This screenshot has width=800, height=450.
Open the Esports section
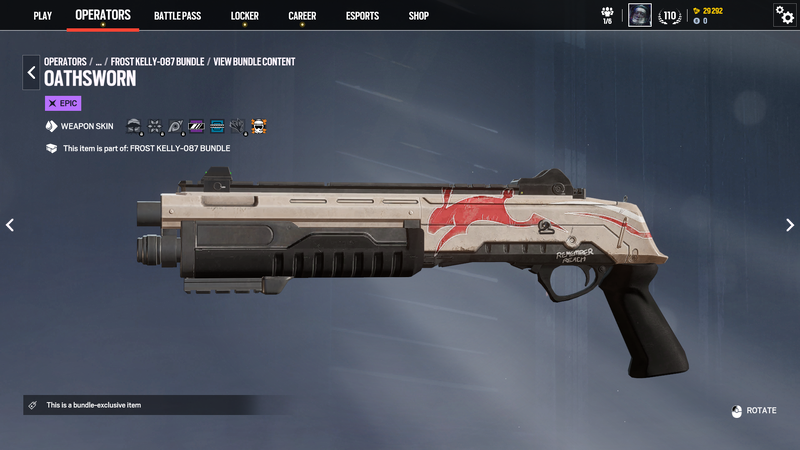point(362,16)
